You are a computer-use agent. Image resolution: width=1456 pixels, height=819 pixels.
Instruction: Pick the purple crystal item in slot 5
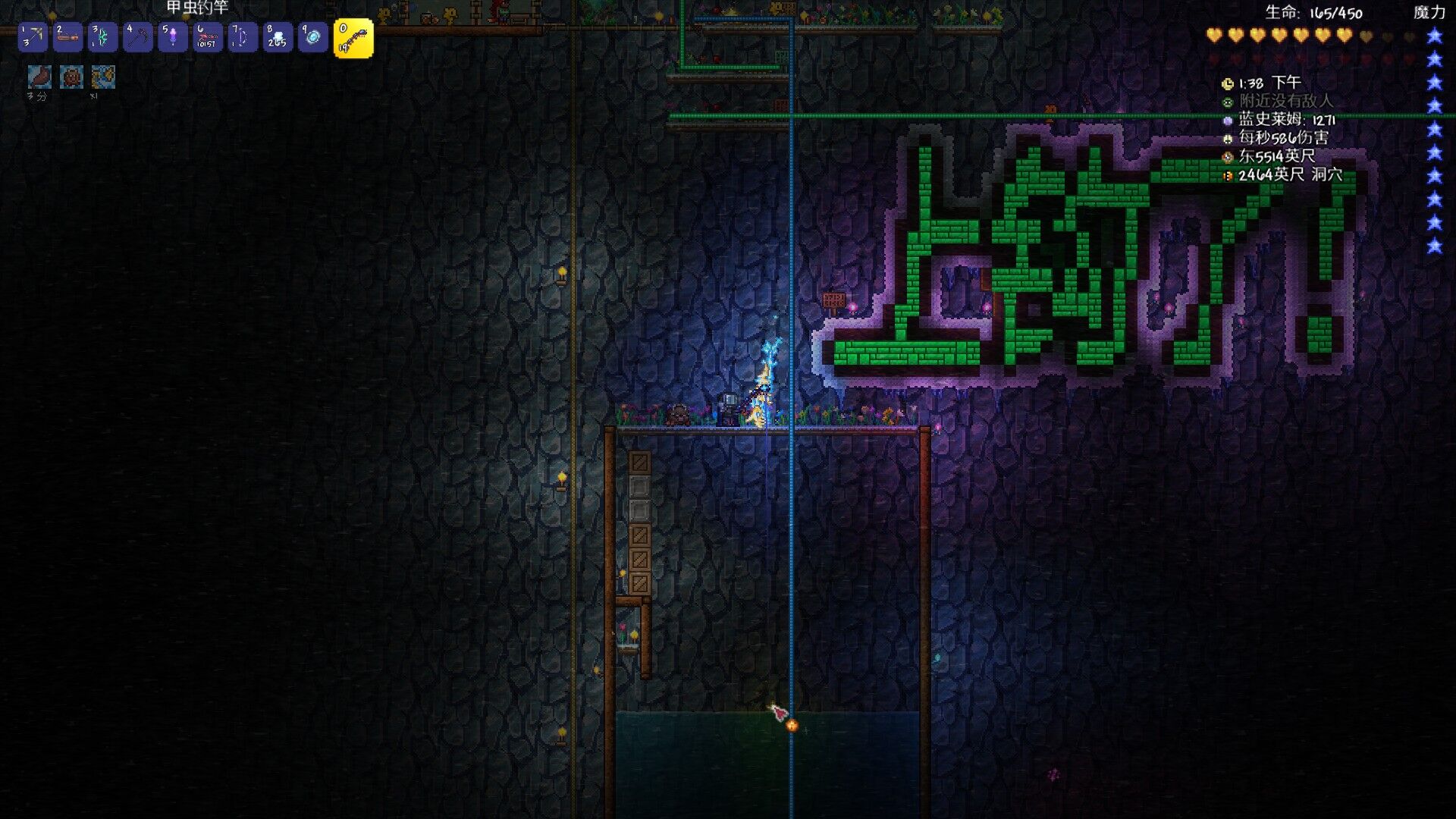173,37
